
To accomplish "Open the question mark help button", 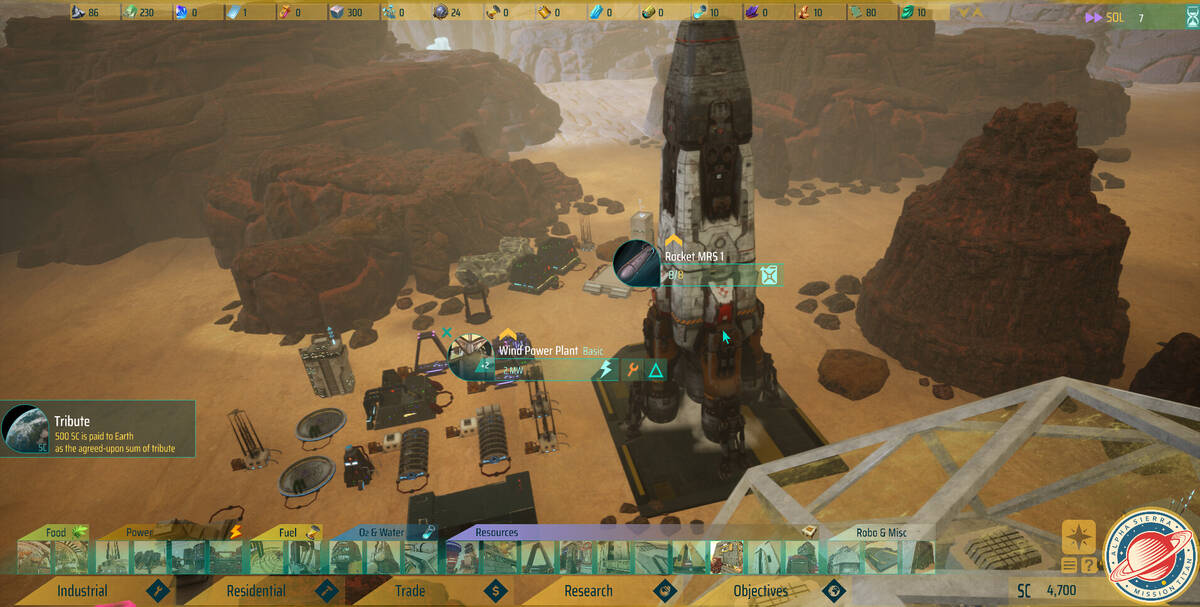I will 1088,566.
